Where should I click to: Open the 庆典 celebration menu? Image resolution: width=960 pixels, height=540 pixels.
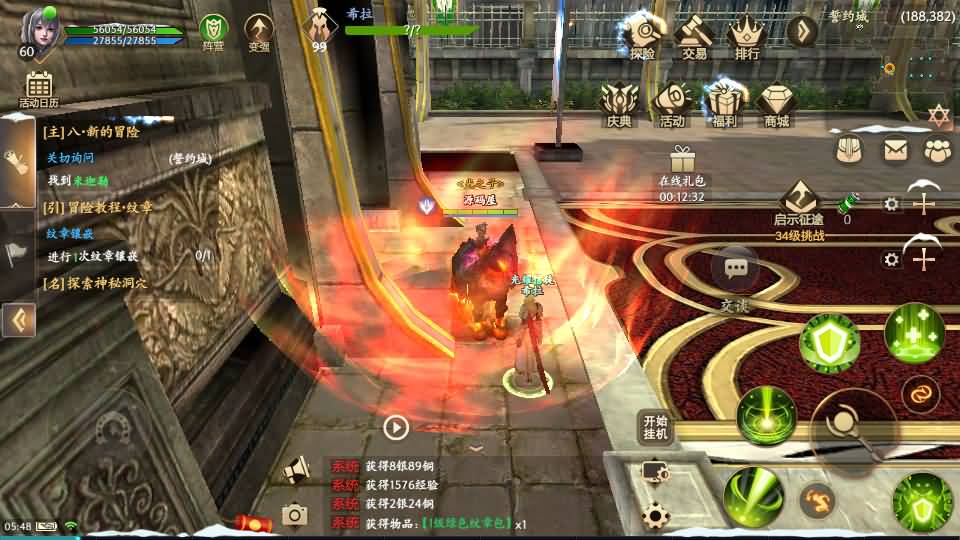click(619, 104)
